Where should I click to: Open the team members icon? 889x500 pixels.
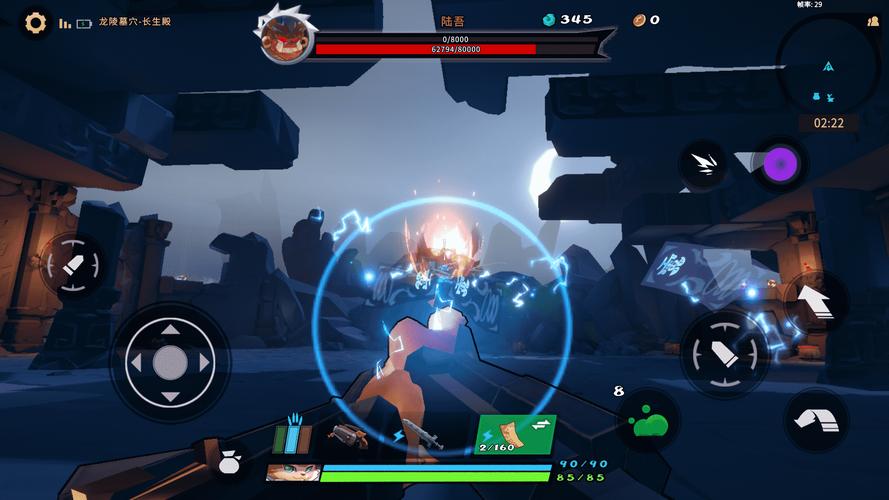pyautogui.click(x=873, y=21)
